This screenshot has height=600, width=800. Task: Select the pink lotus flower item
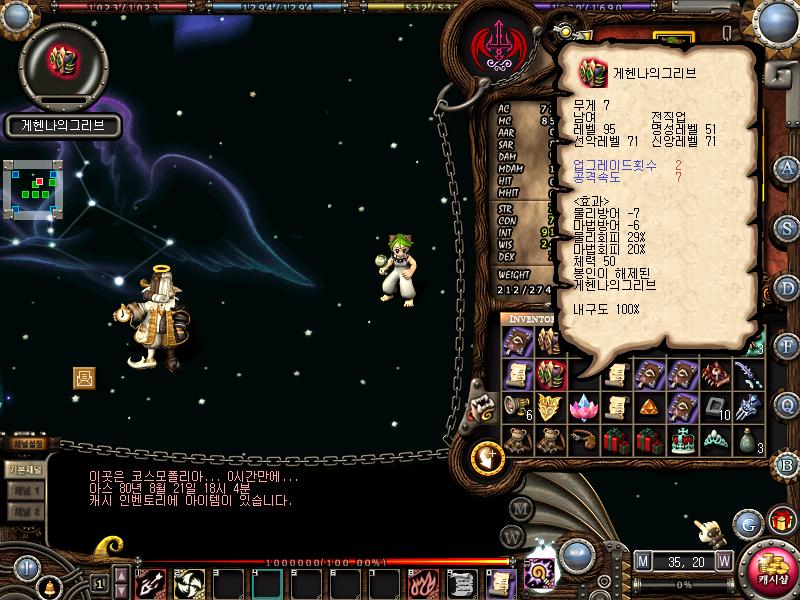(x=581, y=406)
